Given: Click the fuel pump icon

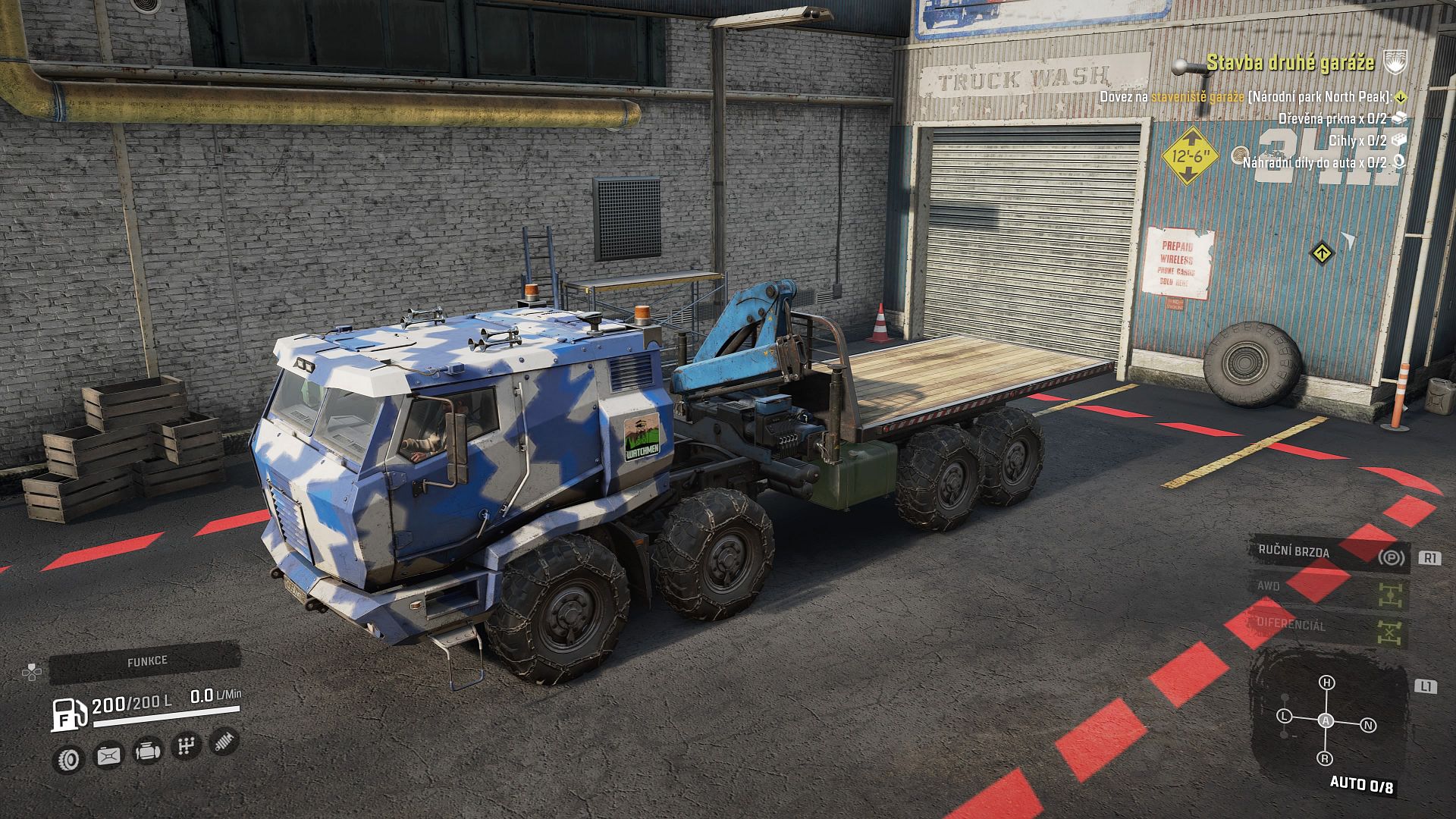Looking at the screenshot, I should (x=66, y=714).
